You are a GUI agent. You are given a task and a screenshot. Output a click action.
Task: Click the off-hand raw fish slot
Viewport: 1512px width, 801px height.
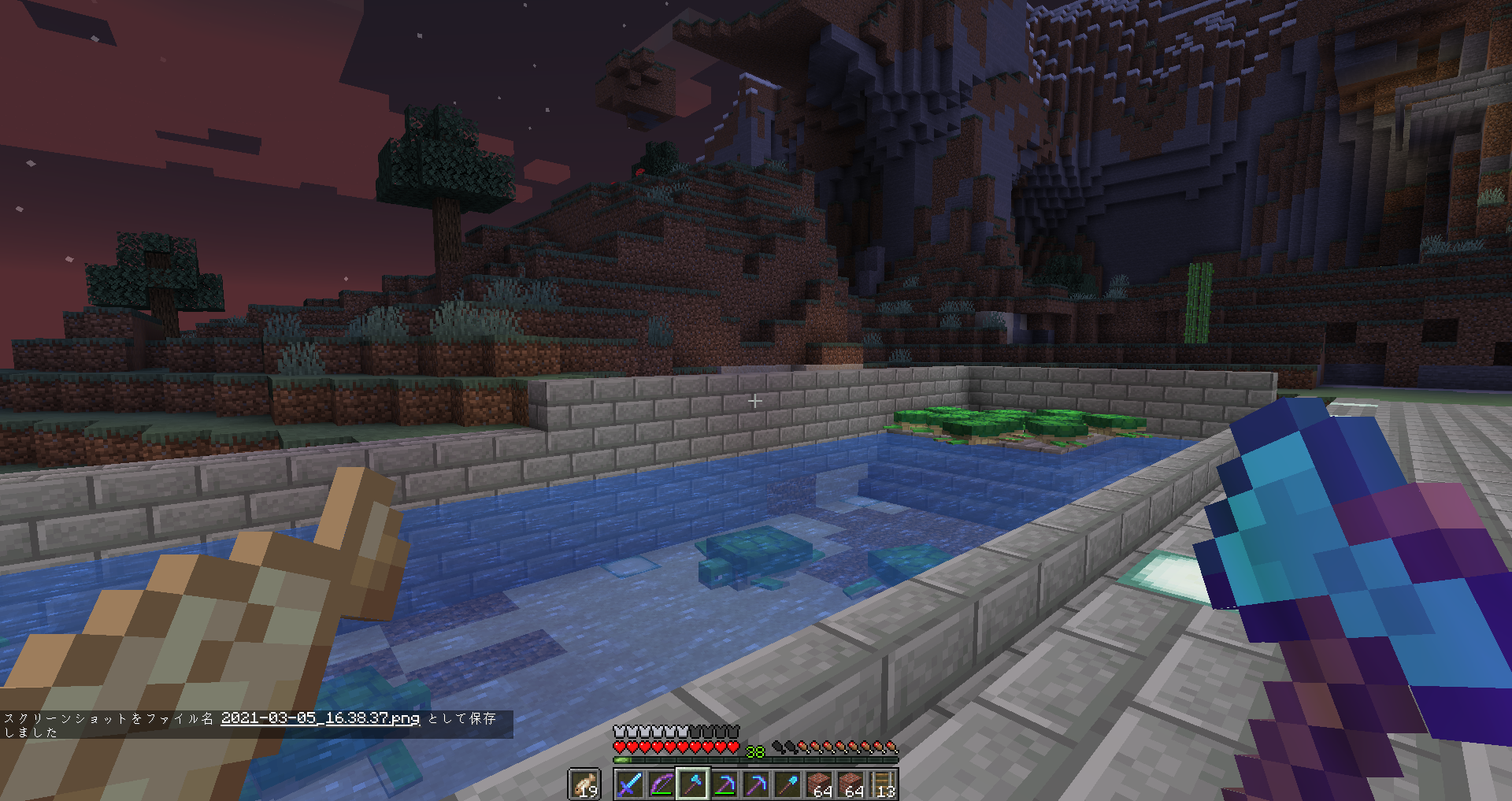(x=584, y=784)
